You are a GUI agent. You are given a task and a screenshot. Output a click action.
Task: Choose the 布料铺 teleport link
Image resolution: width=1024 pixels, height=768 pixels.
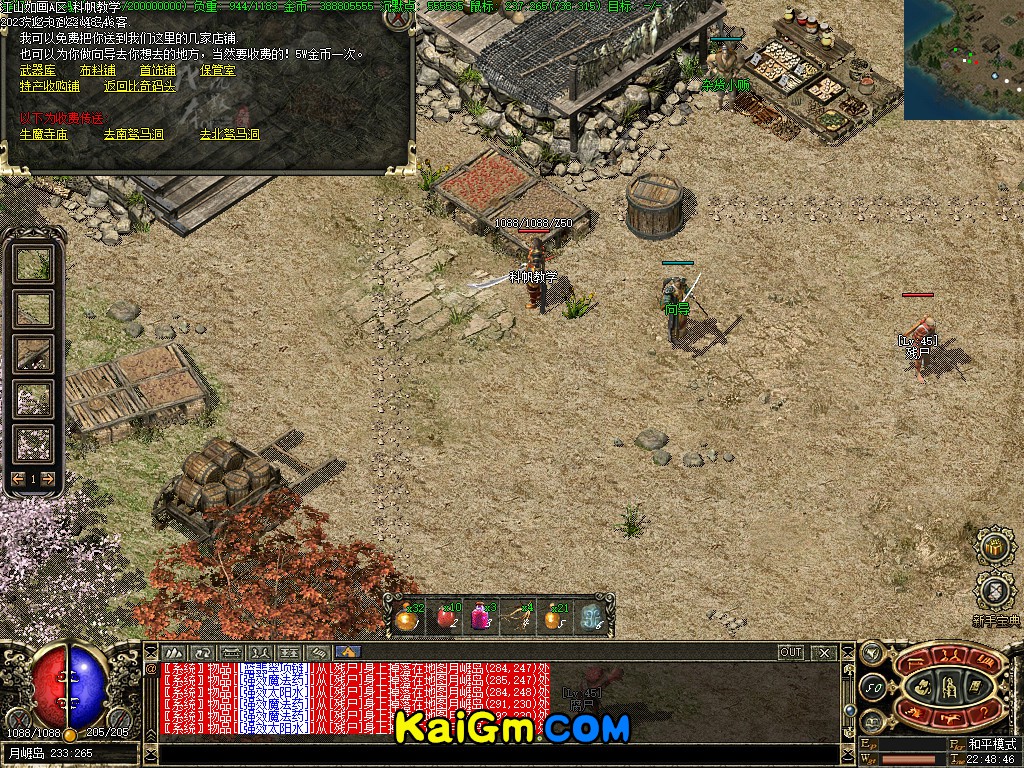coord(97,71)
